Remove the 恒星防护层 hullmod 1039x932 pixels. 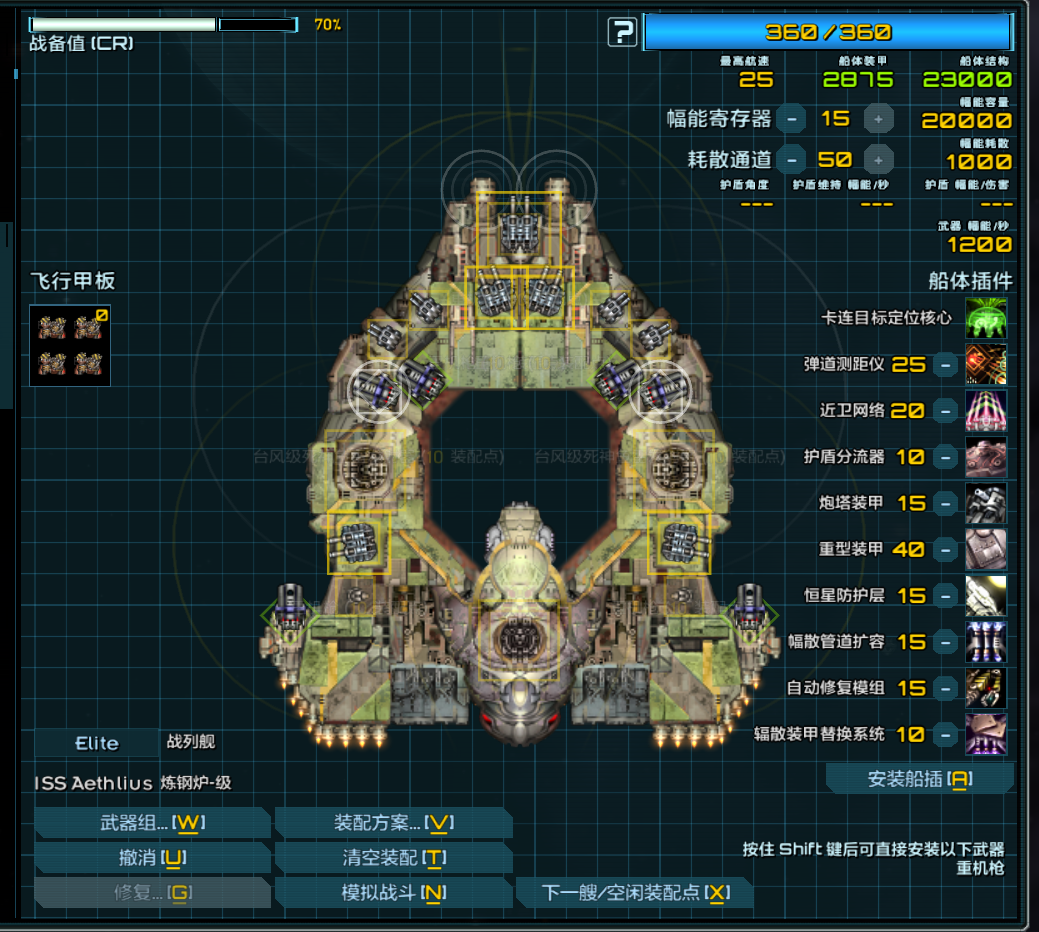945,595
